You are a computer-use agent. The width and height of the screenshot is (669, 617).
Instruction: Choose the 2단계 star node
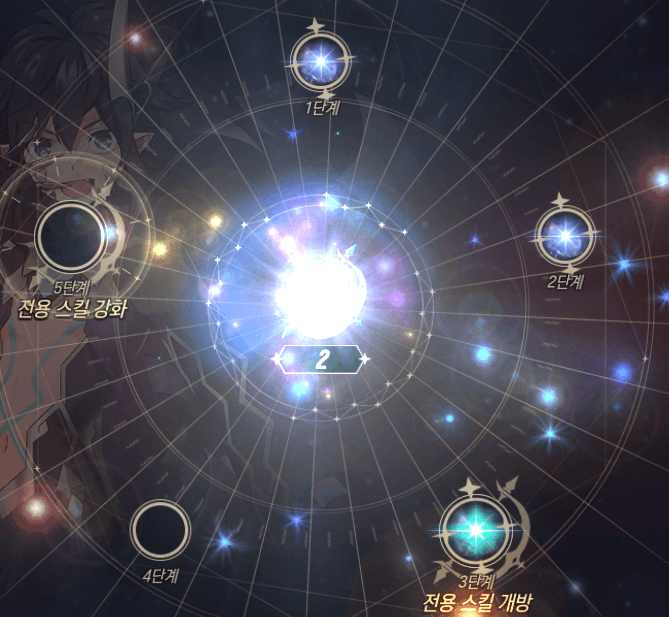(565, 235)
